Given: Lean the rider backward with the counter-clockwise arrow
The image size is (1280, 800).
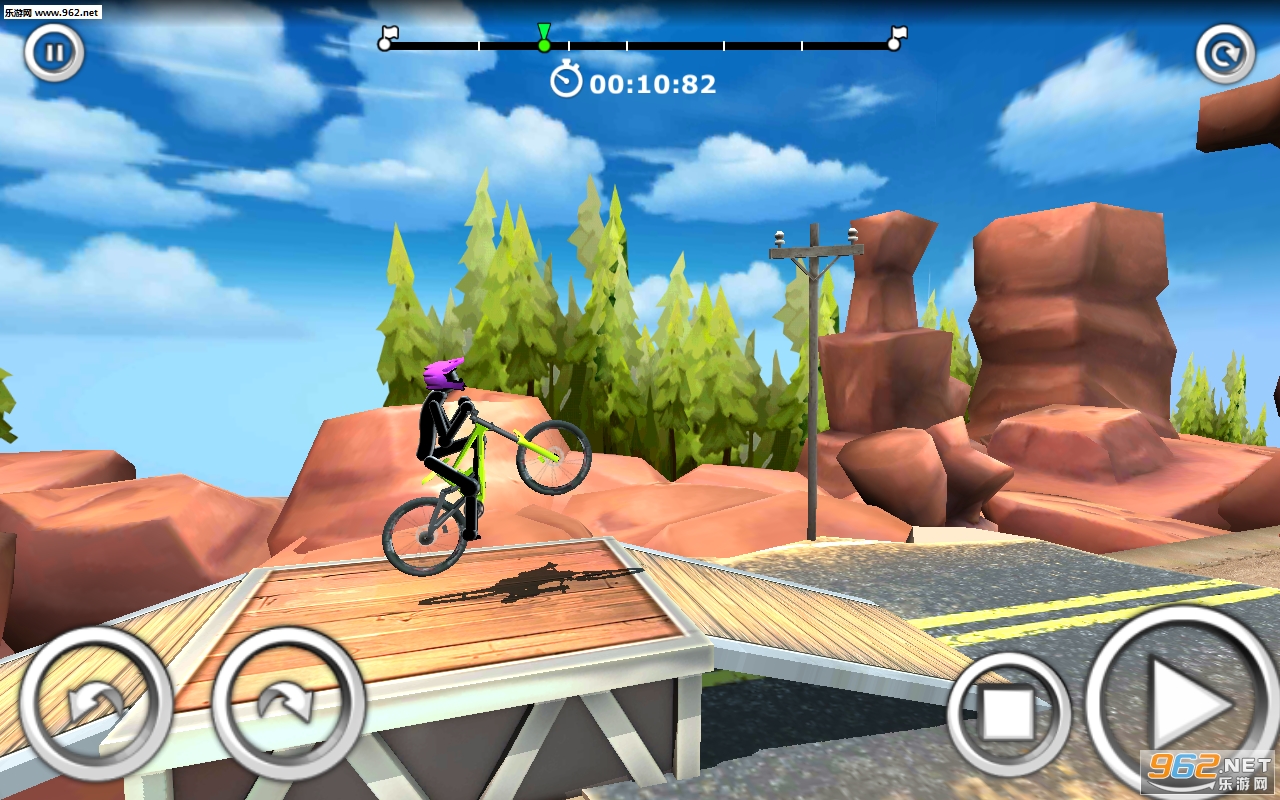Looking at the screenshot, I should 96,703.
